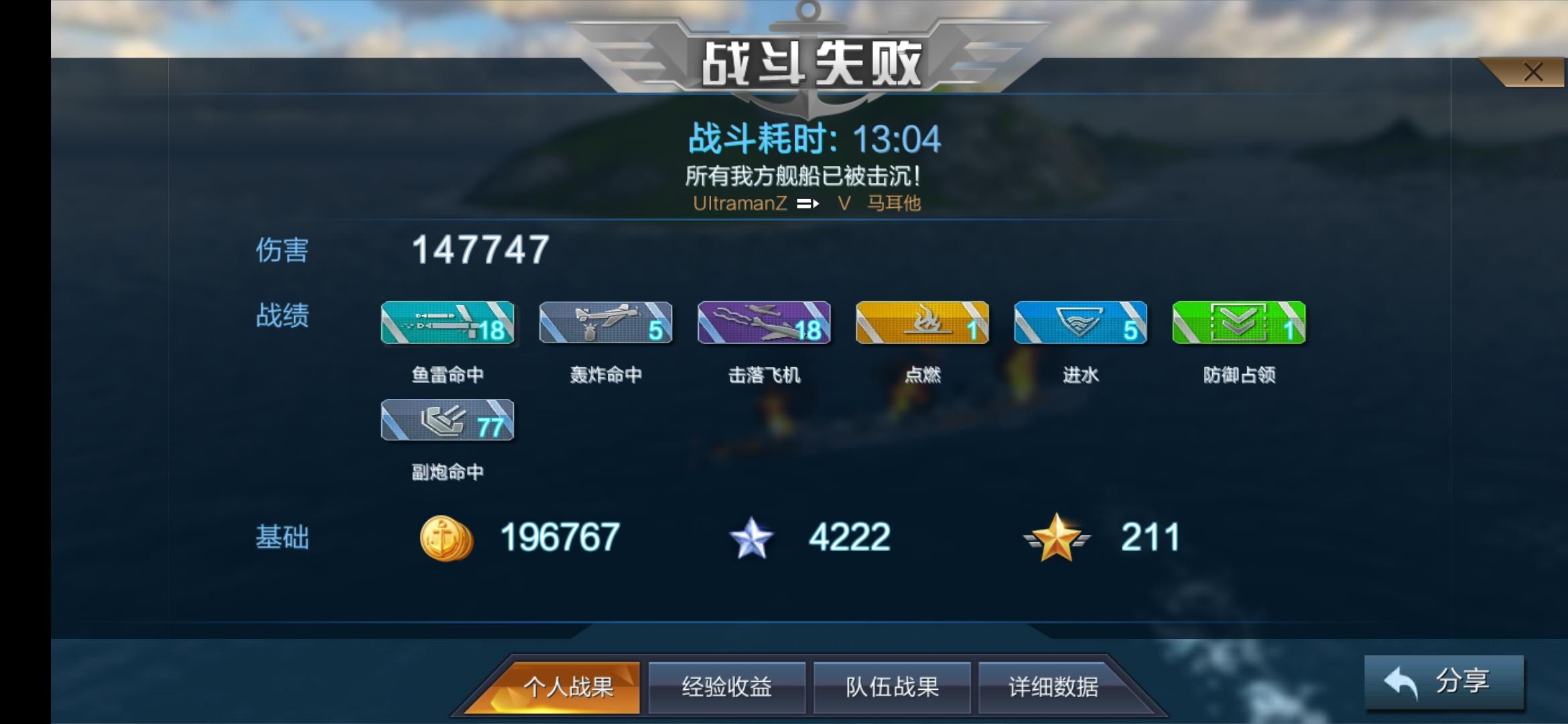Click the torpedo hits (鱼雷命中) badge icon
Image resolution: width=1568 pixels, height=724 pixels.
(448, 322)
